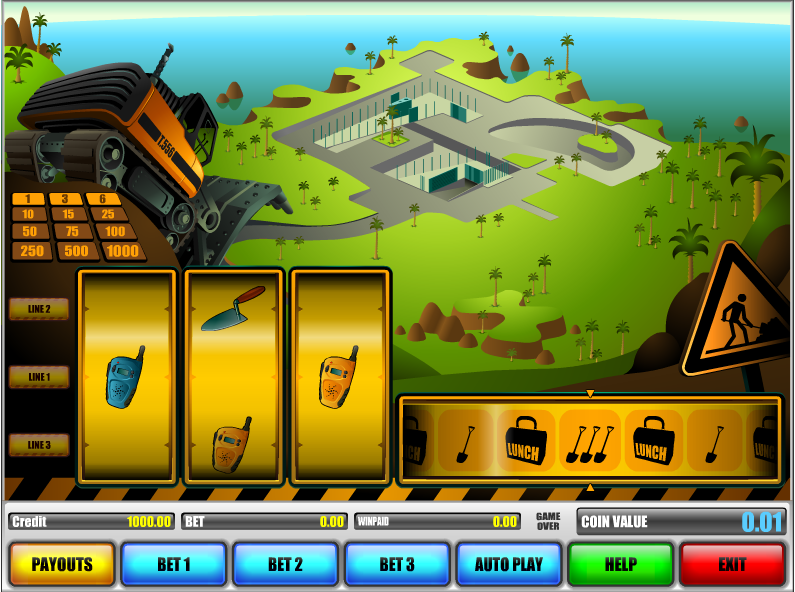Activate AUTO PLAY

(x=508, y=564)
